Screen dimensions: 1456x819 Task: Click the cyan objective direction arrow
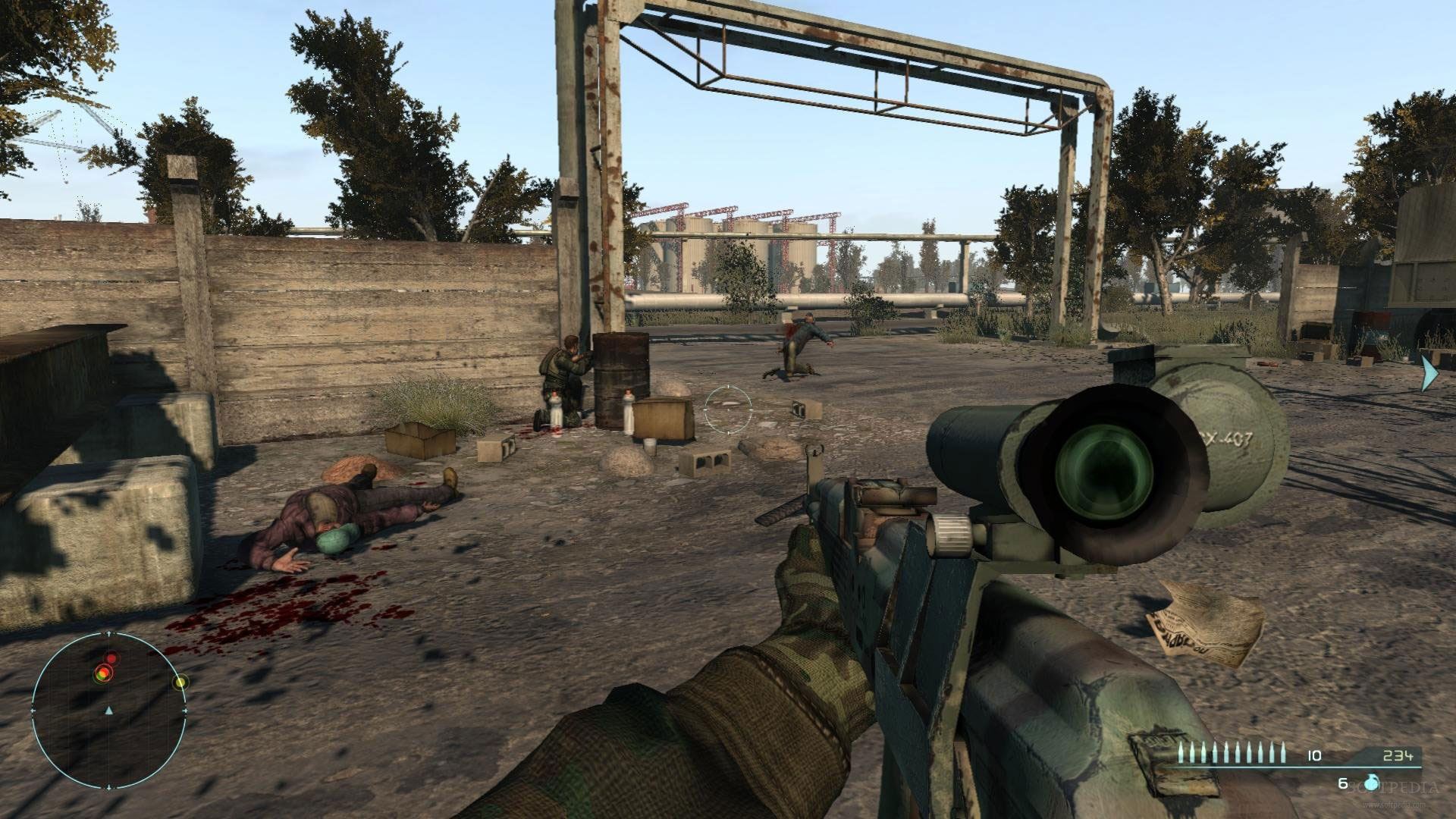tap(1429, 373)
